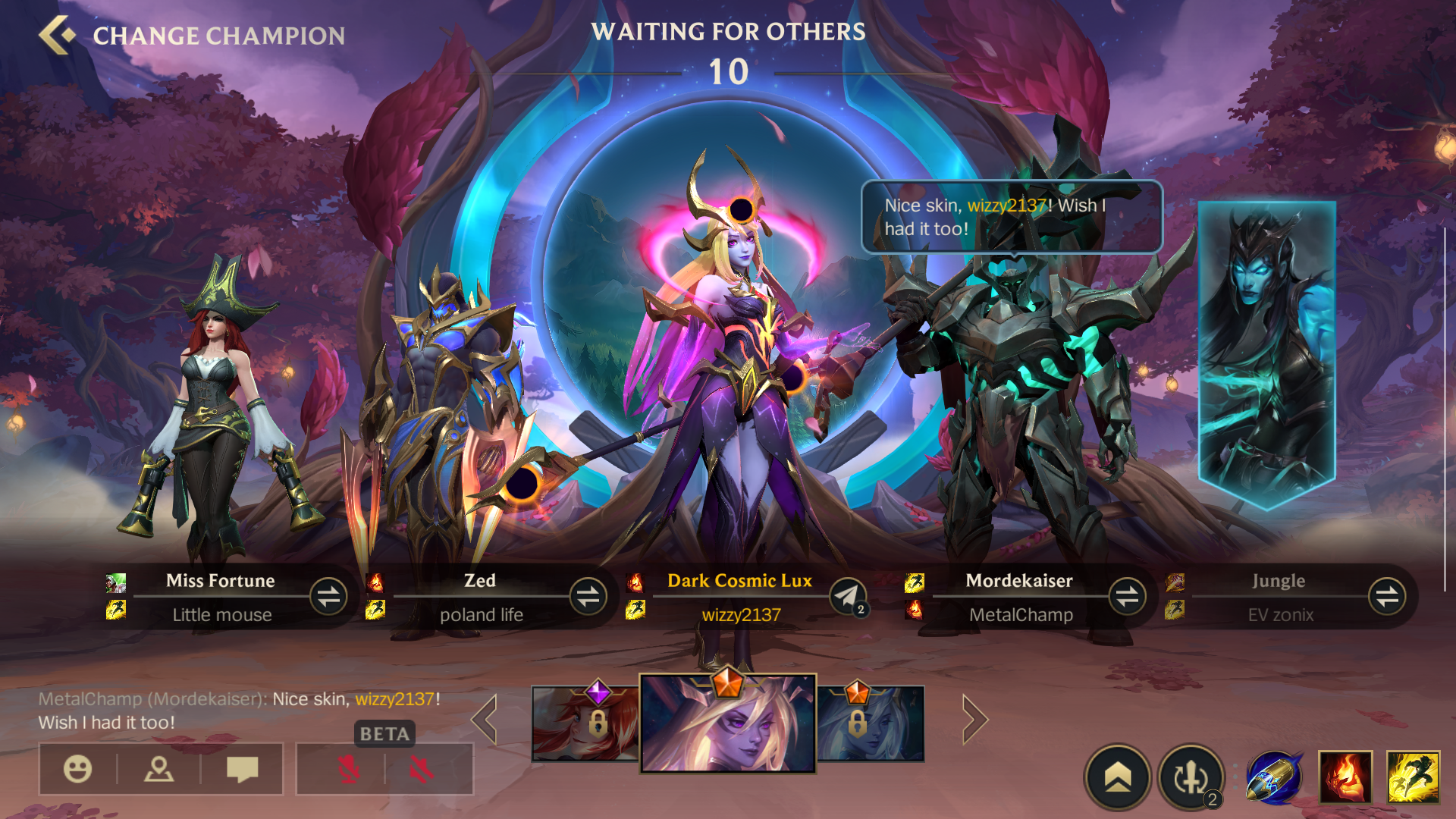Expand the loadout panel with up chevron
This screenshot has height=819, width=1456.
click(x=1118, y=777)
